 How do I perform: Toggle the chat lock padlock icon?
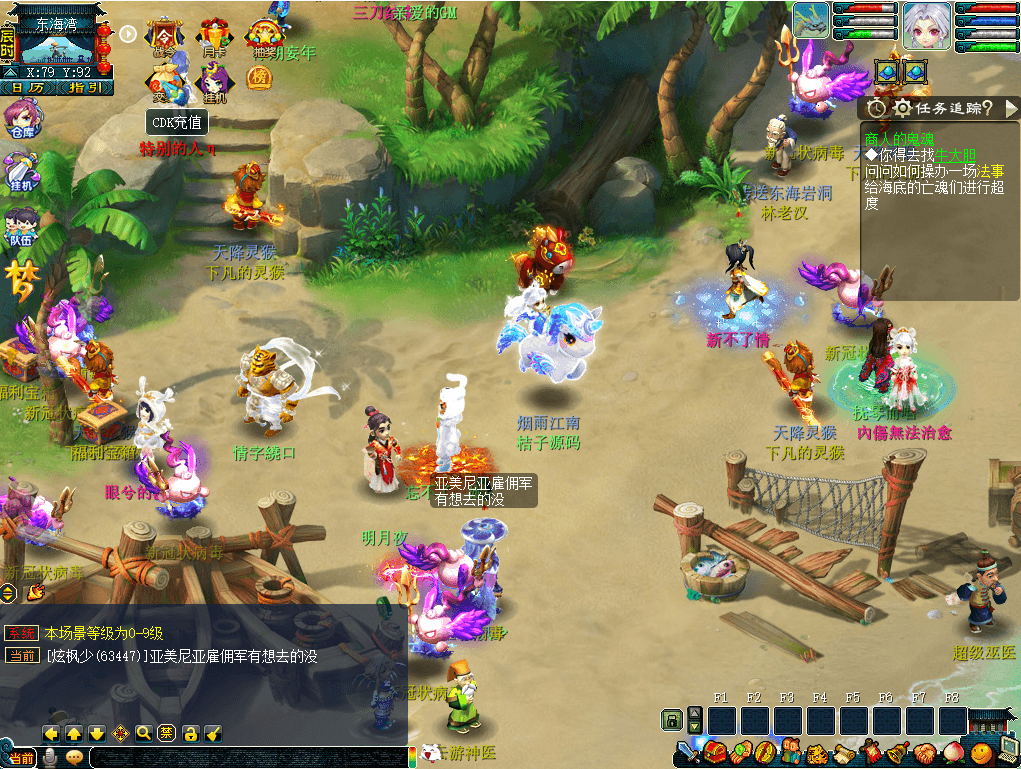(x=190, y=733)
